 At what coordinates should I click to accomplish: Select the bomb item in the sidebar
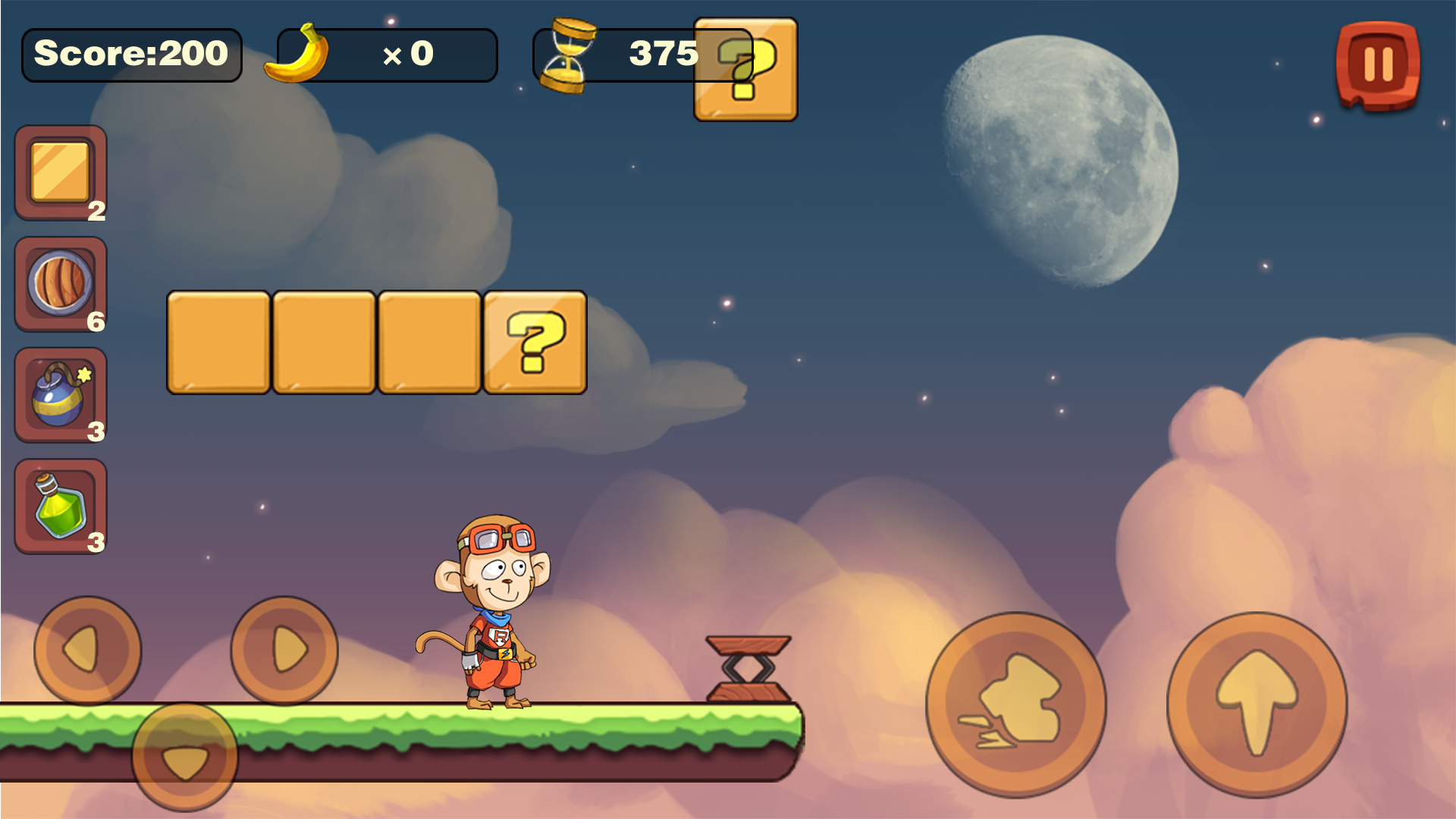point(60,395)
